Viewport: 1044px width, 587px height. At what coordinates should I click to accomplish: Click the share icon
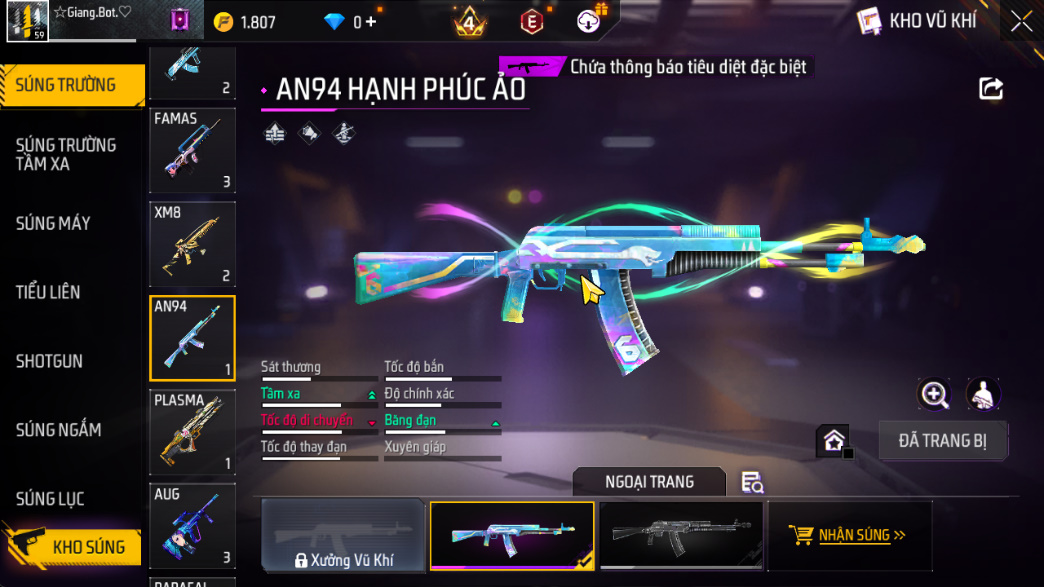pyautogui.click(x=990, y=89)
